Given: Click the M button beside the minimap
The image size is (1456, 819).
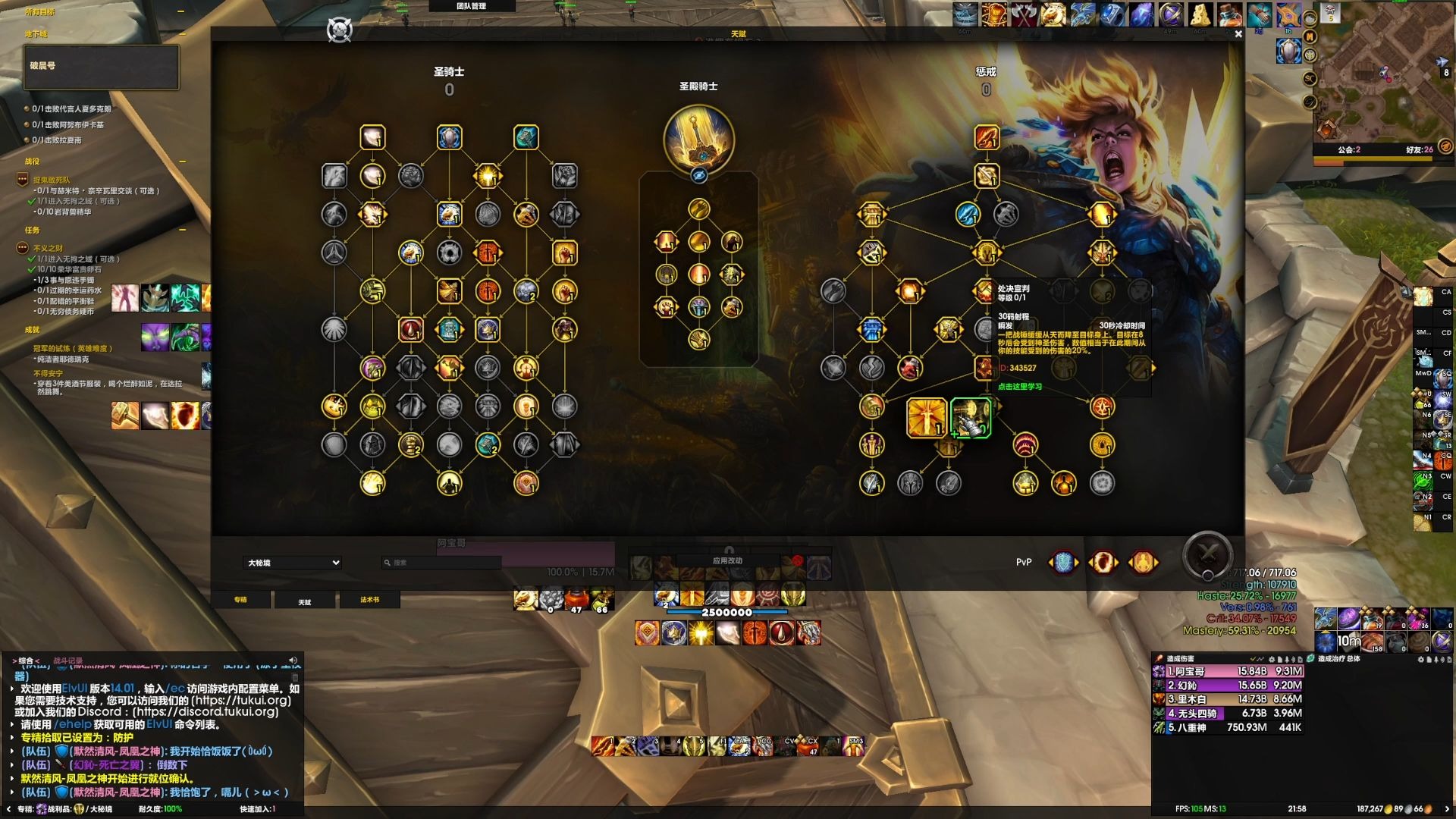Looking at the screenshot, I should (1310, 36).
